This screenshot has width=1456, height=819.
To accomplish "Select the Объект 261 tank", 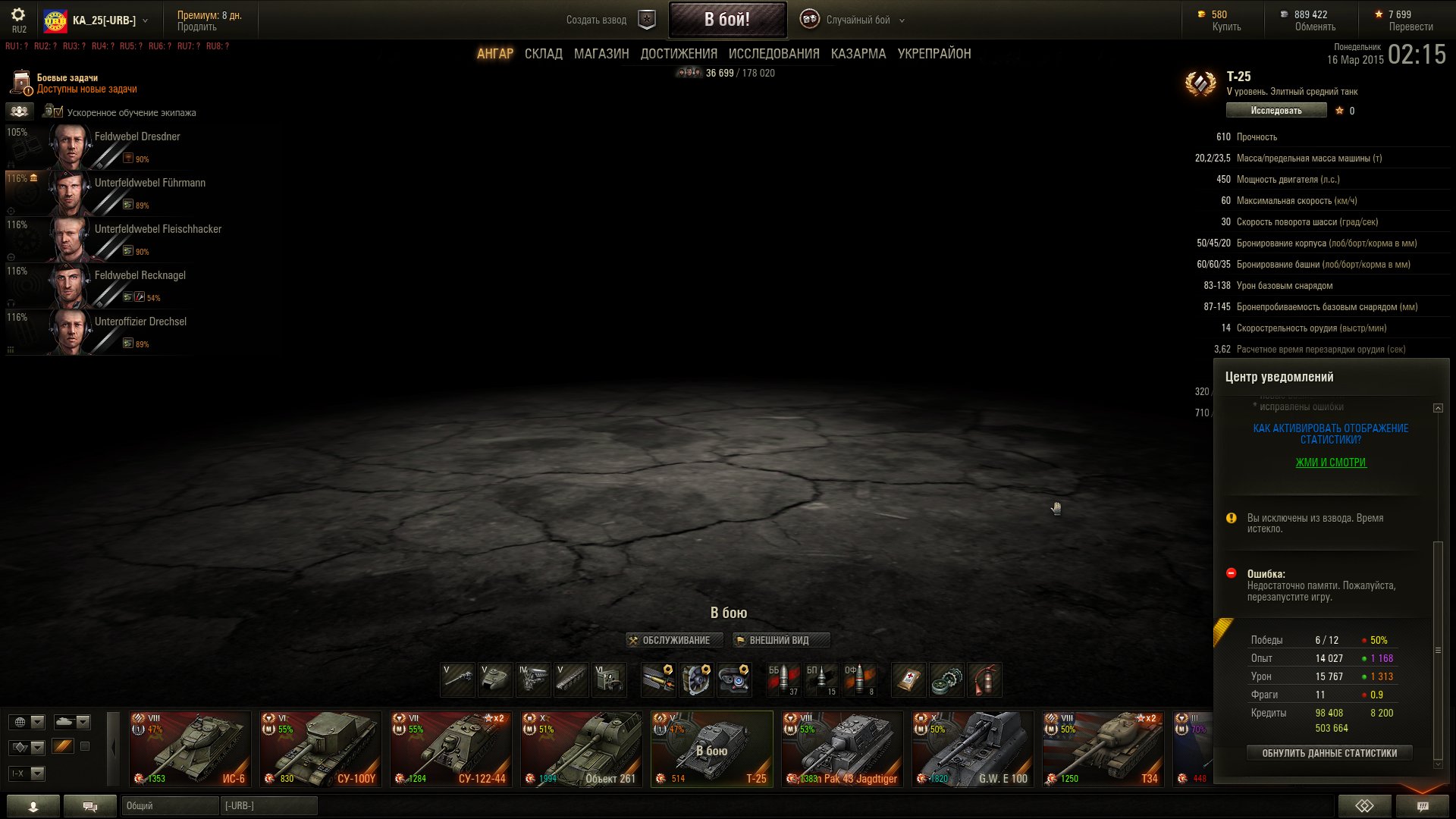I will pyautogui.click(x=581, y=748).
